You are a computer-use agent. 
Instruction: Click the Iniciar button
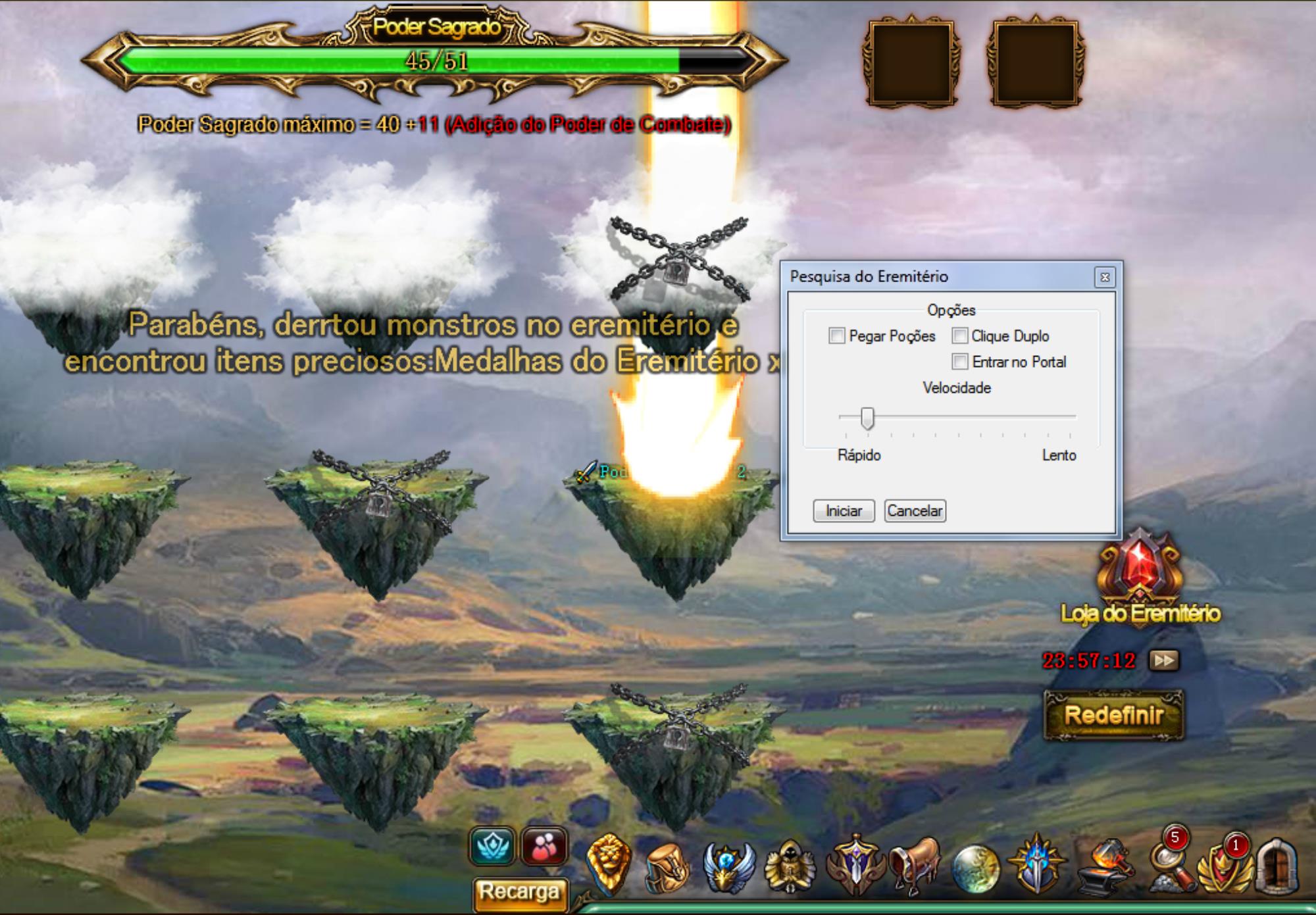(843, 511)
